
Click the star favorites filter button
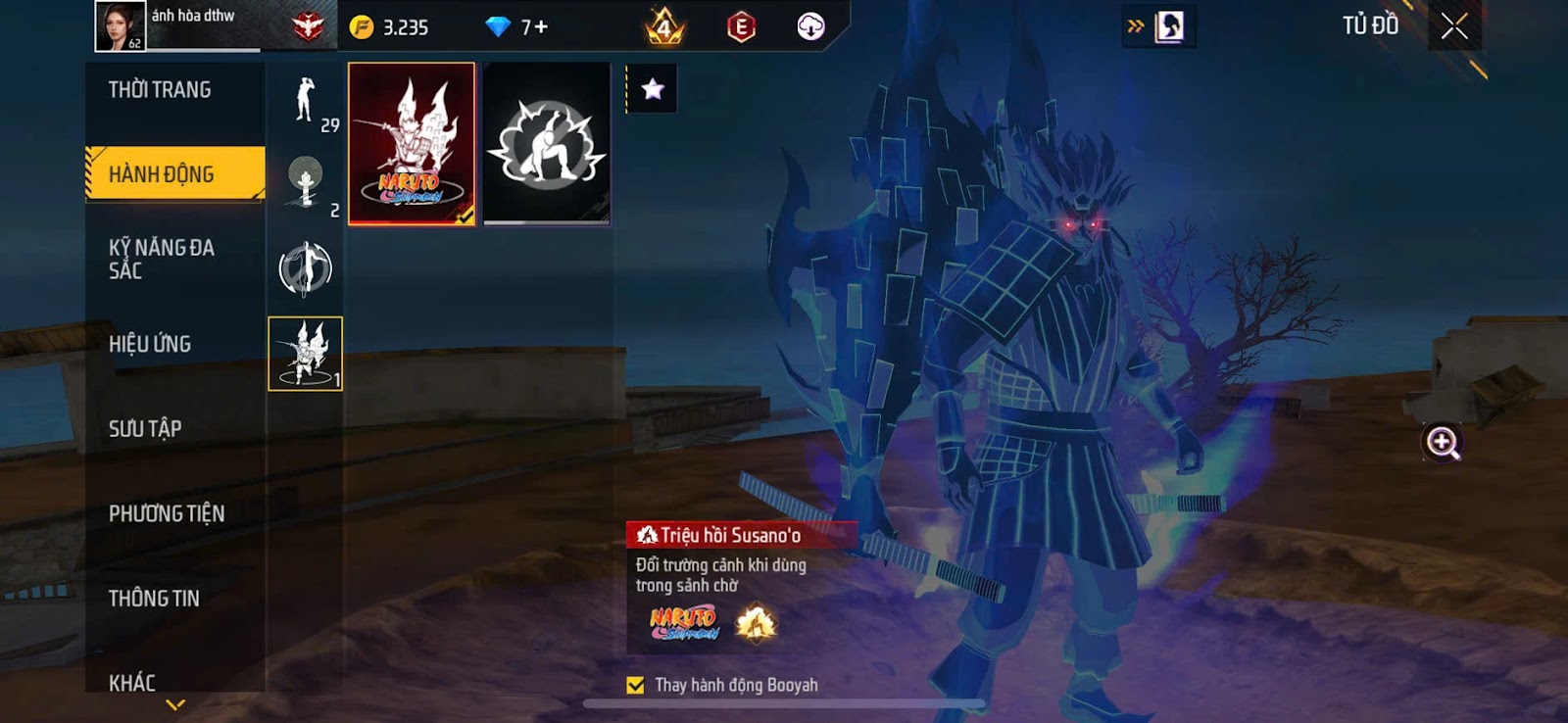tap(653, 89)
